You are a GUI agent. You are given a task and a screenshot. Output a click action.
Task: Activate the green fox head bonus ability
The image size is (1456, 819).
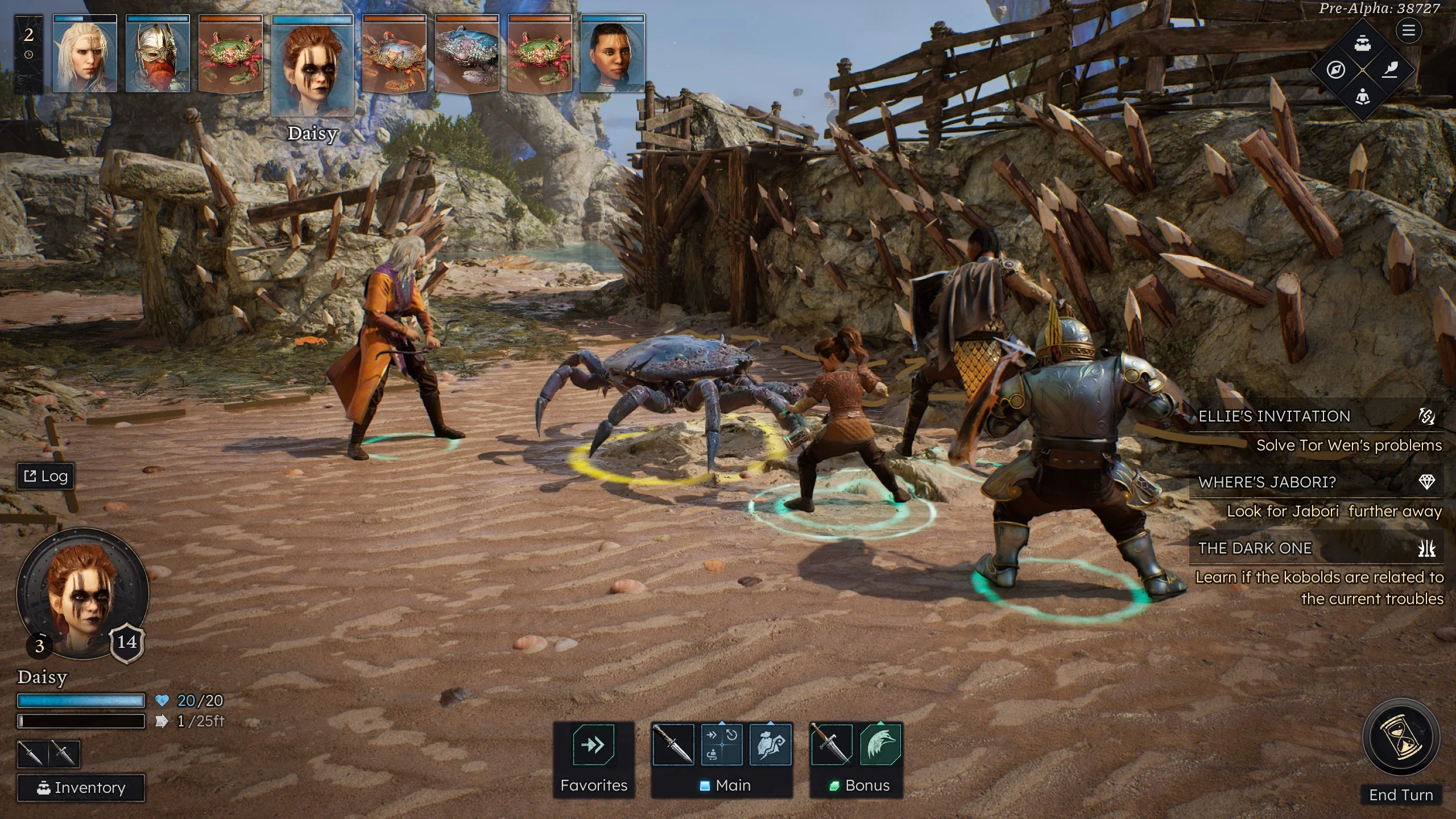click(x=880, y=744)
